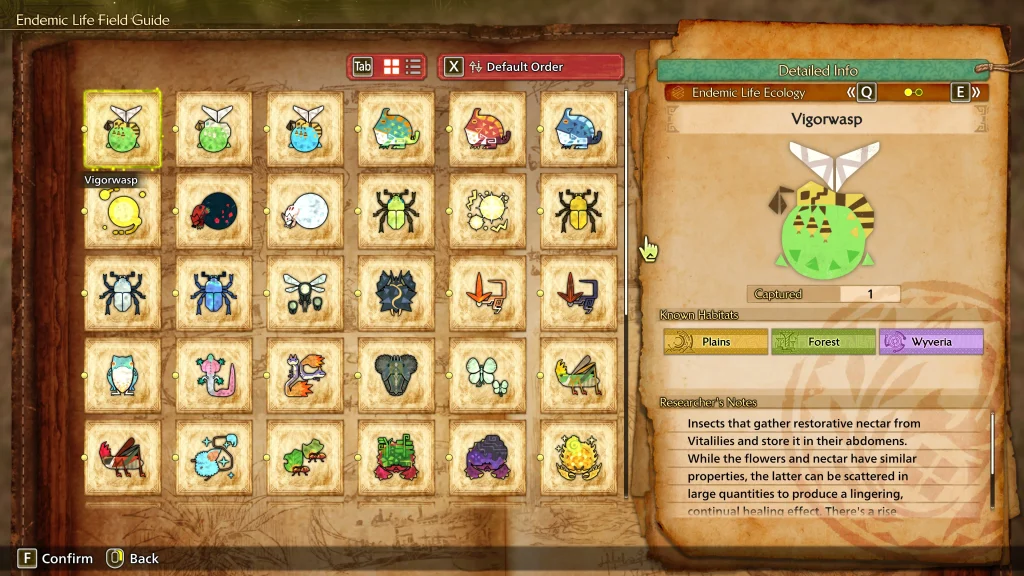Switch to grid view layout
The width and height of the screenshot is (1024, 576).
[392, 67]
